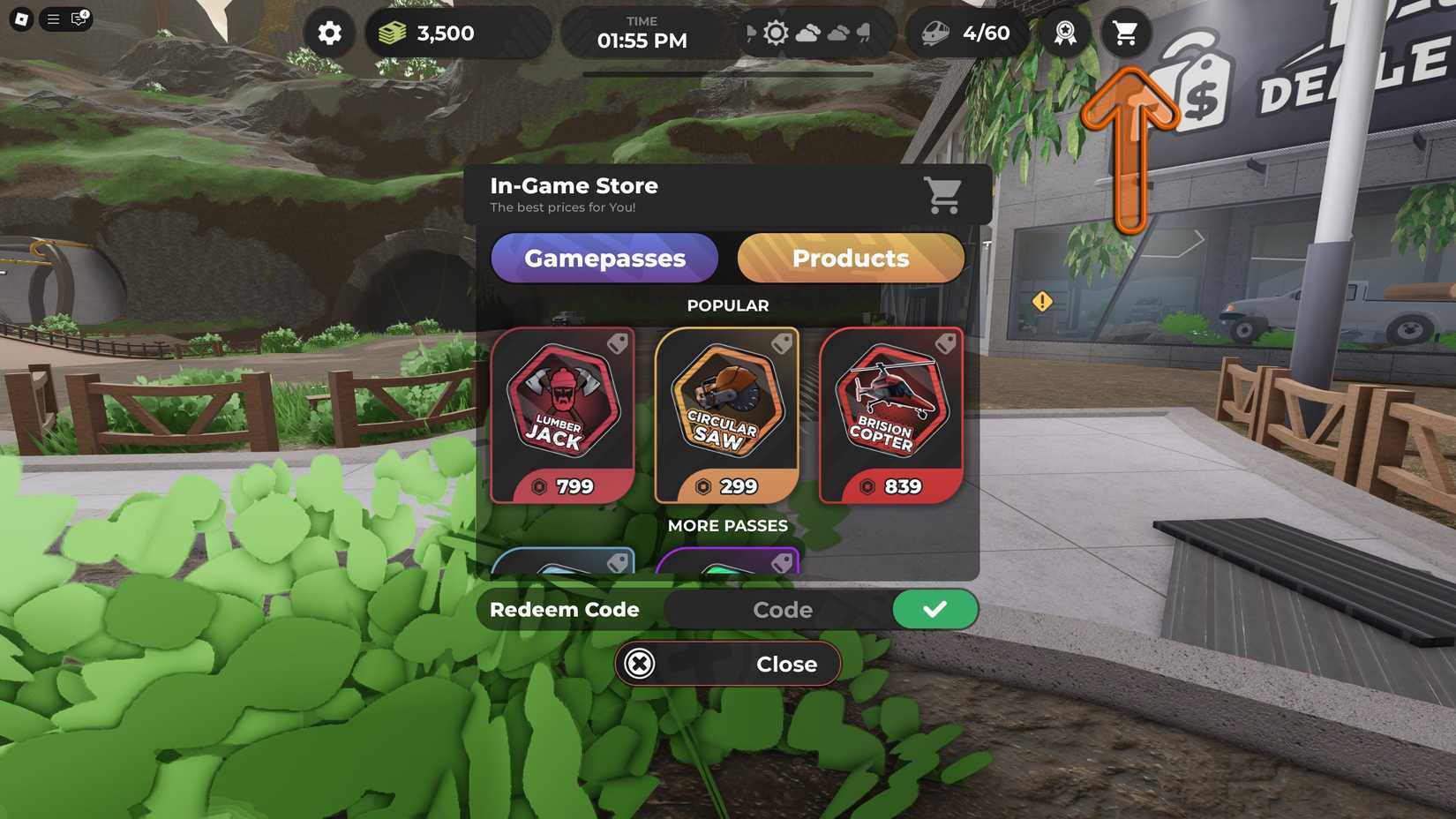Switch to the Products tab
1456x819 pixels.
coord(850,258)
